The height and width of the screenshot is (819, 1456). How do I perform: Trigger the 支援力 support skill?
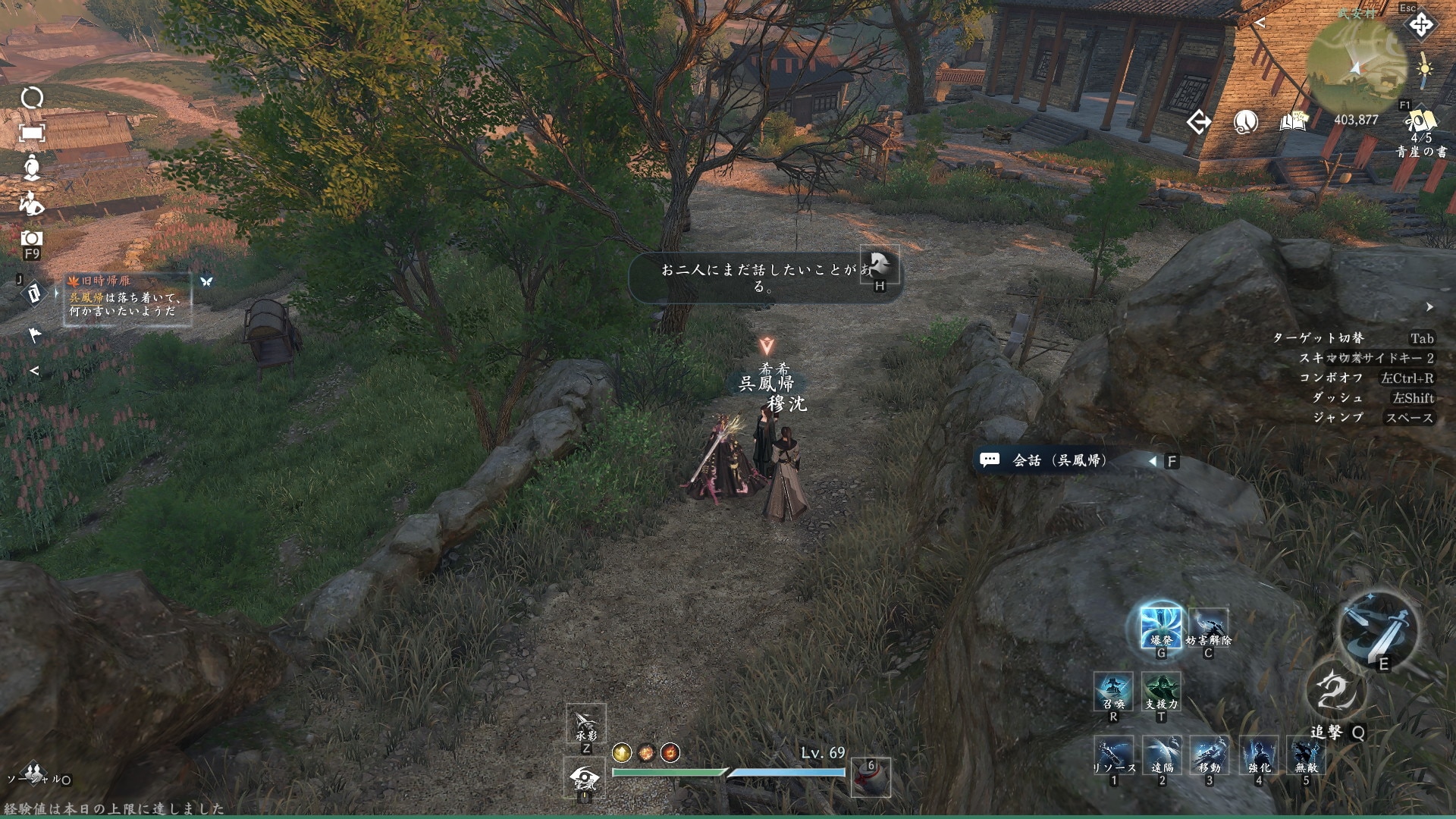[1161, 692]
